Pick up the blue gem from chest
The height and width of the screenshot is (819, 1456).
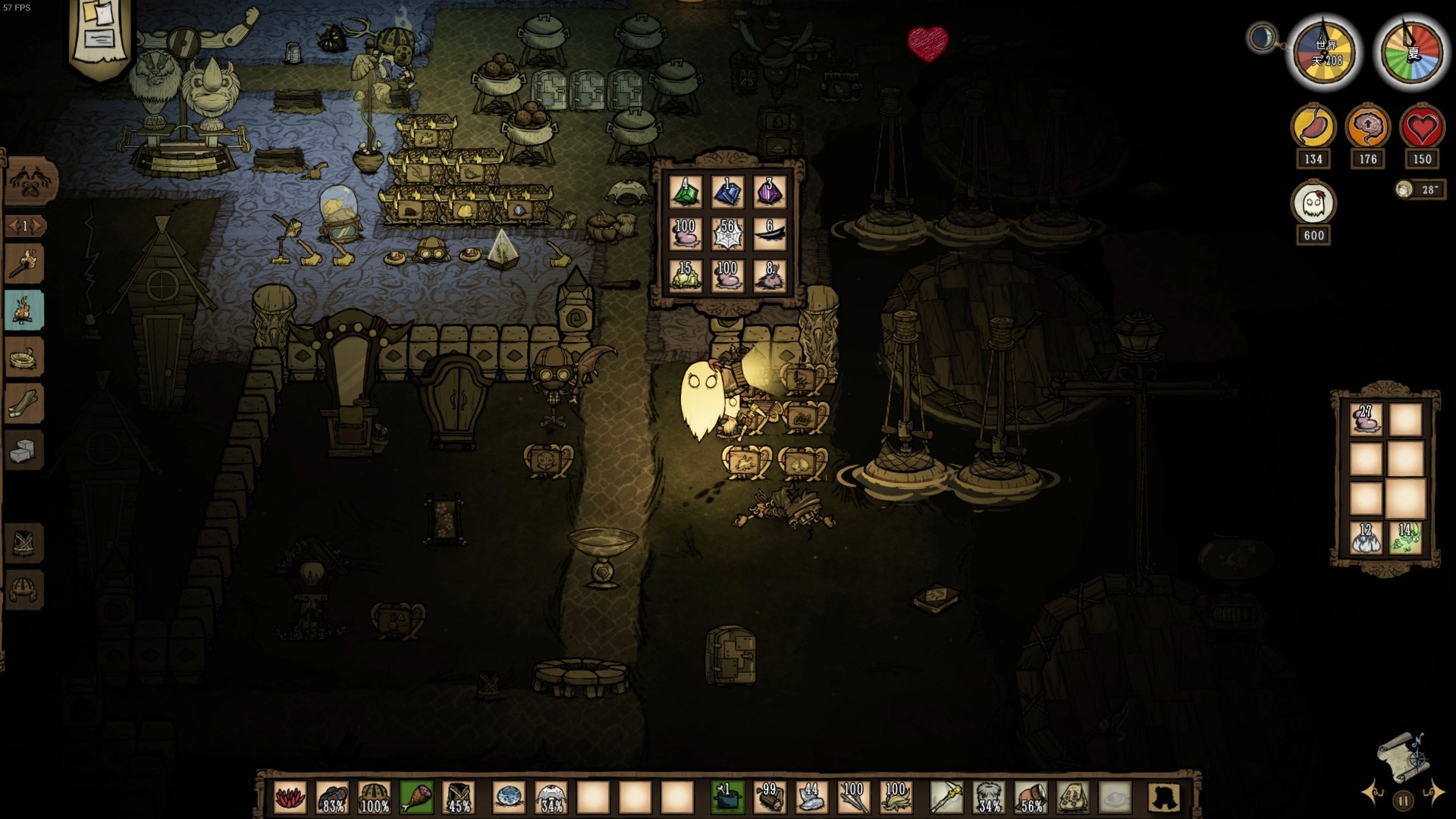click(x=728, y=192)
